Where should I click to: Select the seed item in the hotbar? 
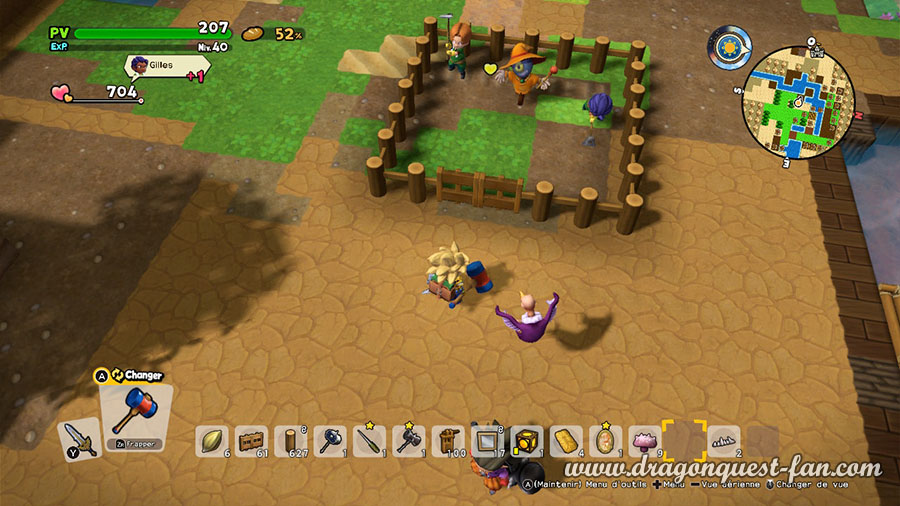pyautogui.click(x=212, y=441)
